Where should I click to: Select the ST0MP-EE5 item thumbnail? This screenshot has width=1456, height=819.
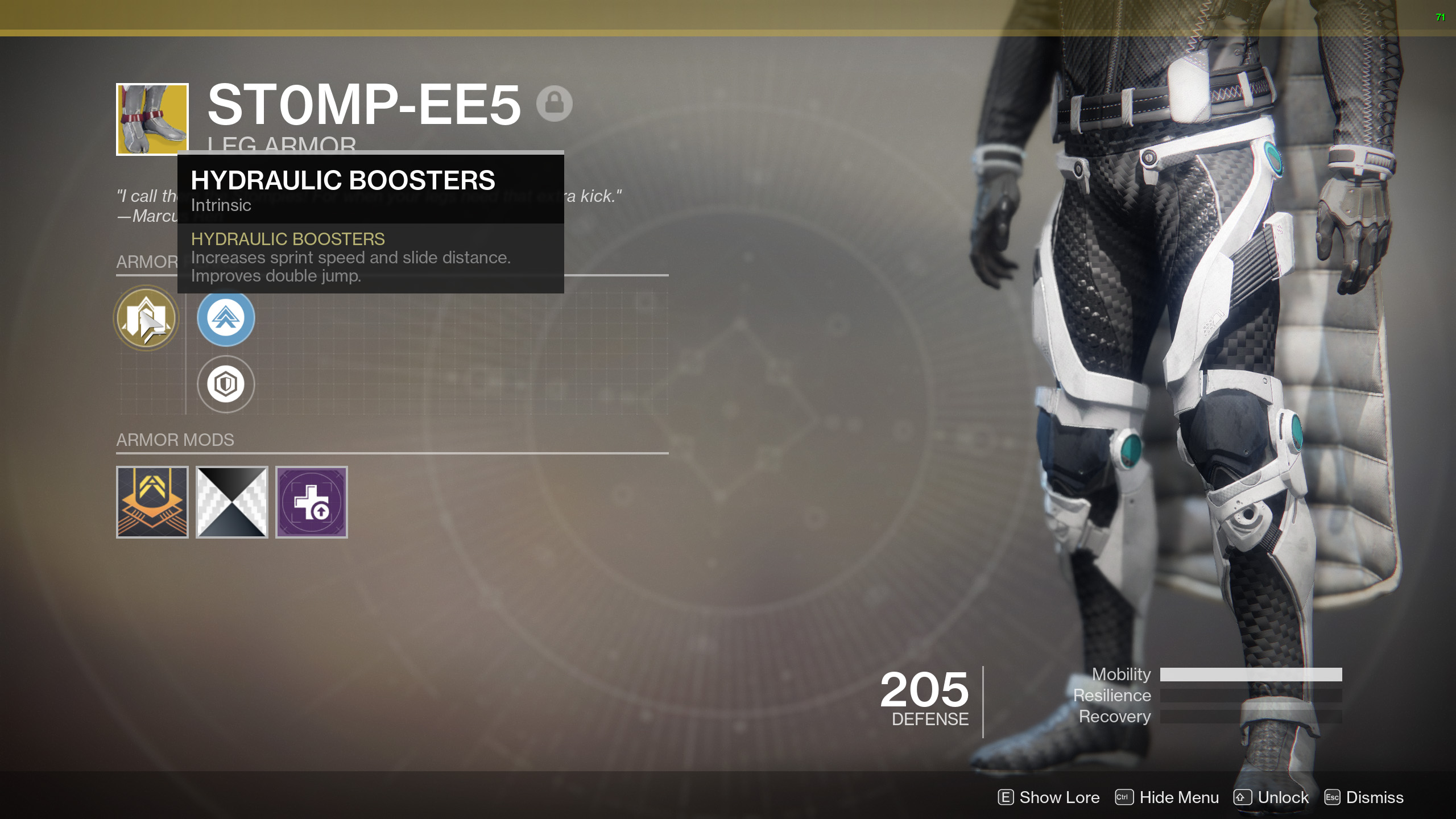tap(152, 119)
